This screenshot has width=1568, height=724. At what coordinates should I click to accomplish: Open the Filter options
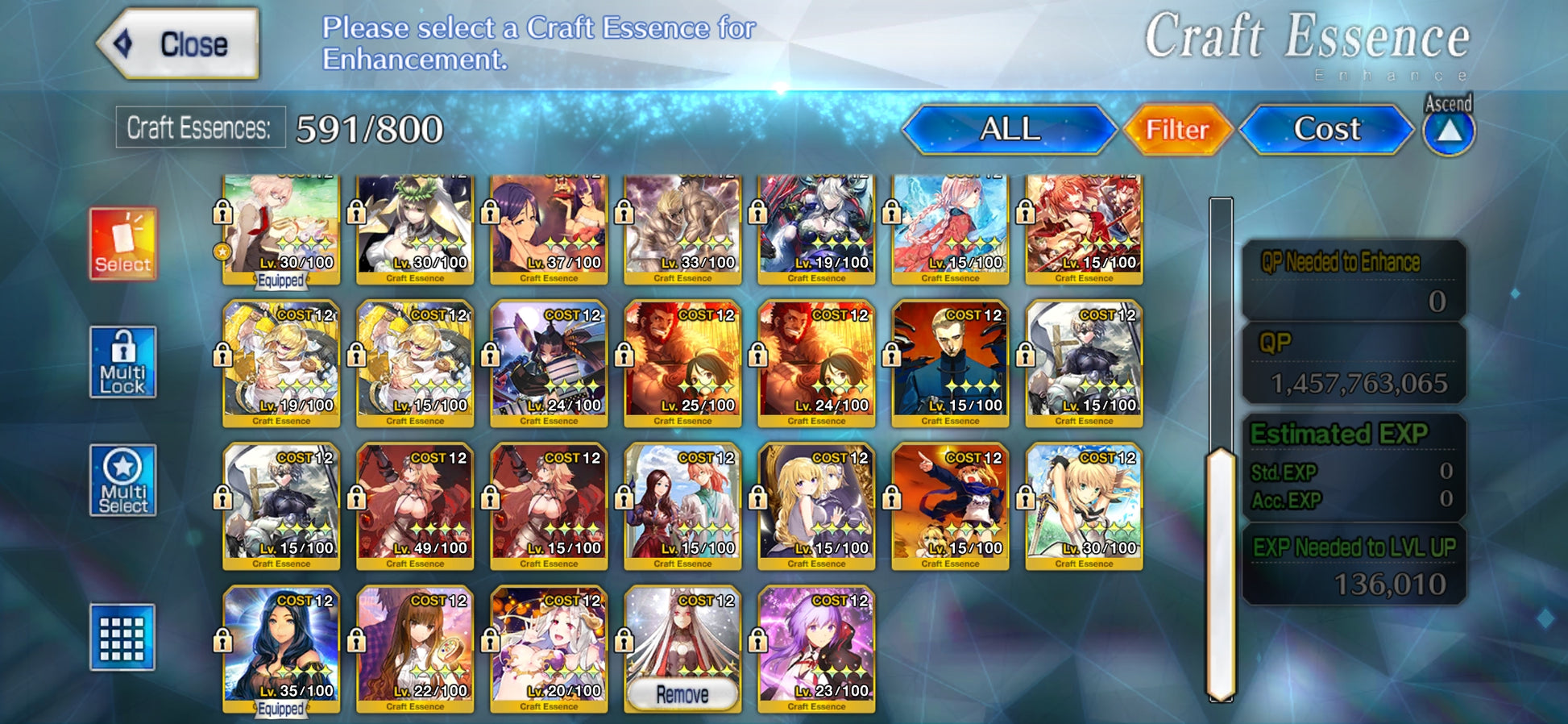click(1177, 129)
